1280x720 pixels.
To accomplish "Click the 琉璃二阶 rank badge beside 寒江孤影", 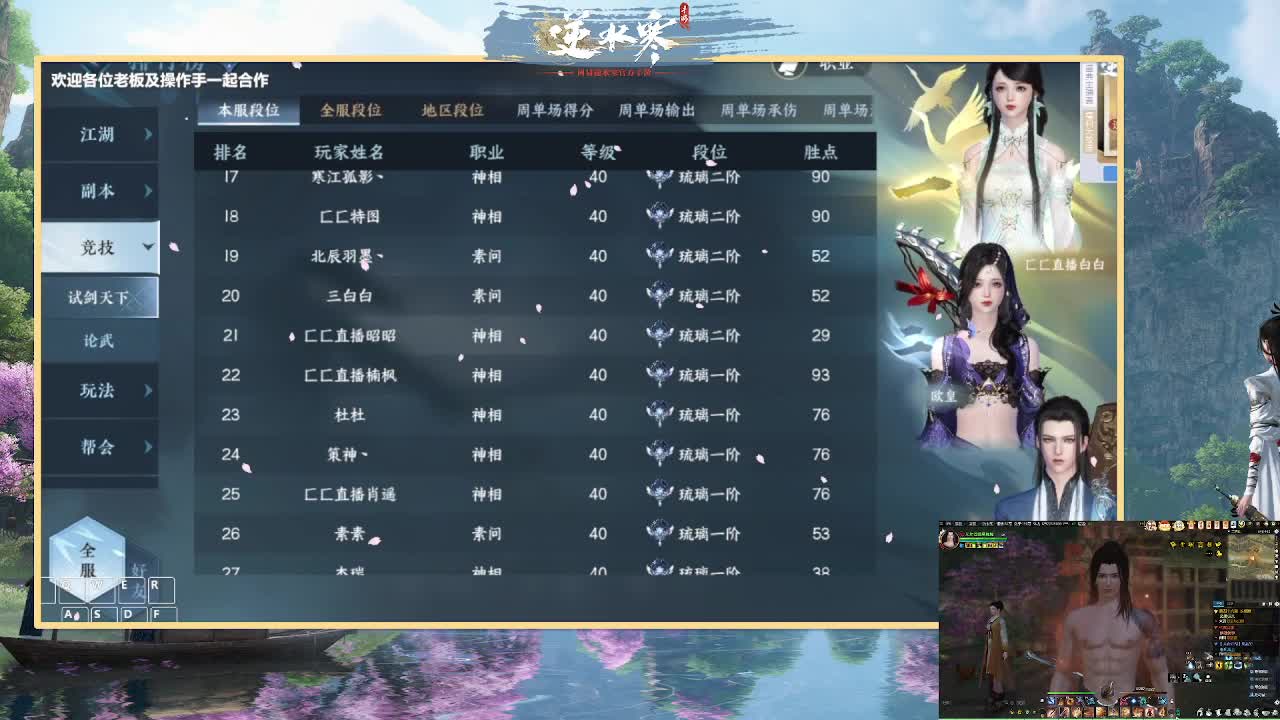I will click(660, 178).
